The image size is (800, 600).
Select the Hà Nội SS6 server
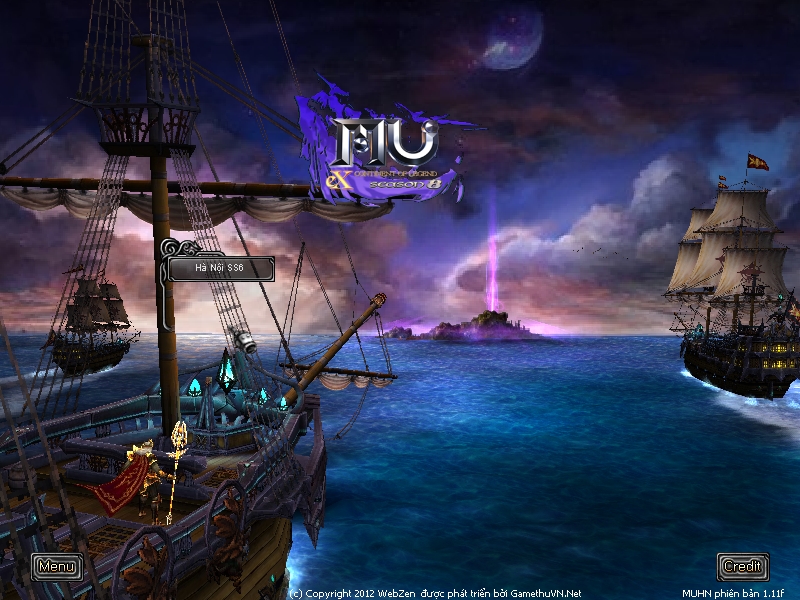220,268
